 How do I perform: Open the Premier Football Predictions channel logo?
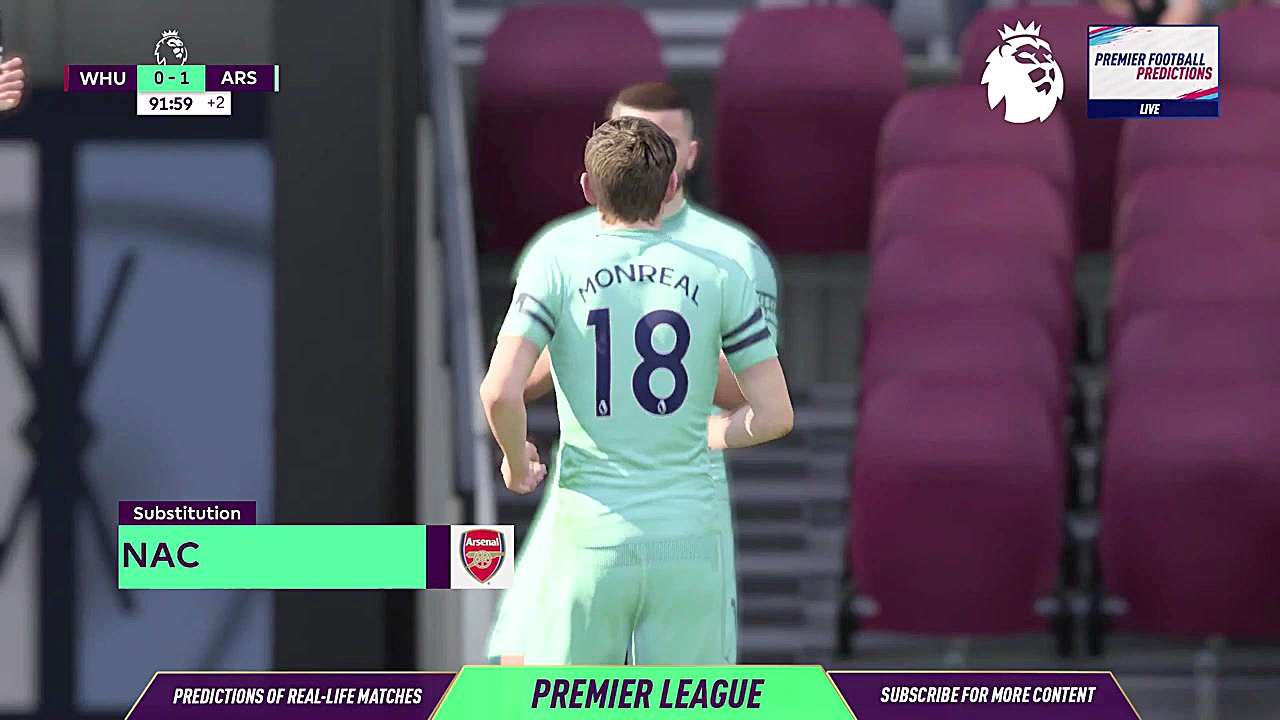click(1152, 72)
